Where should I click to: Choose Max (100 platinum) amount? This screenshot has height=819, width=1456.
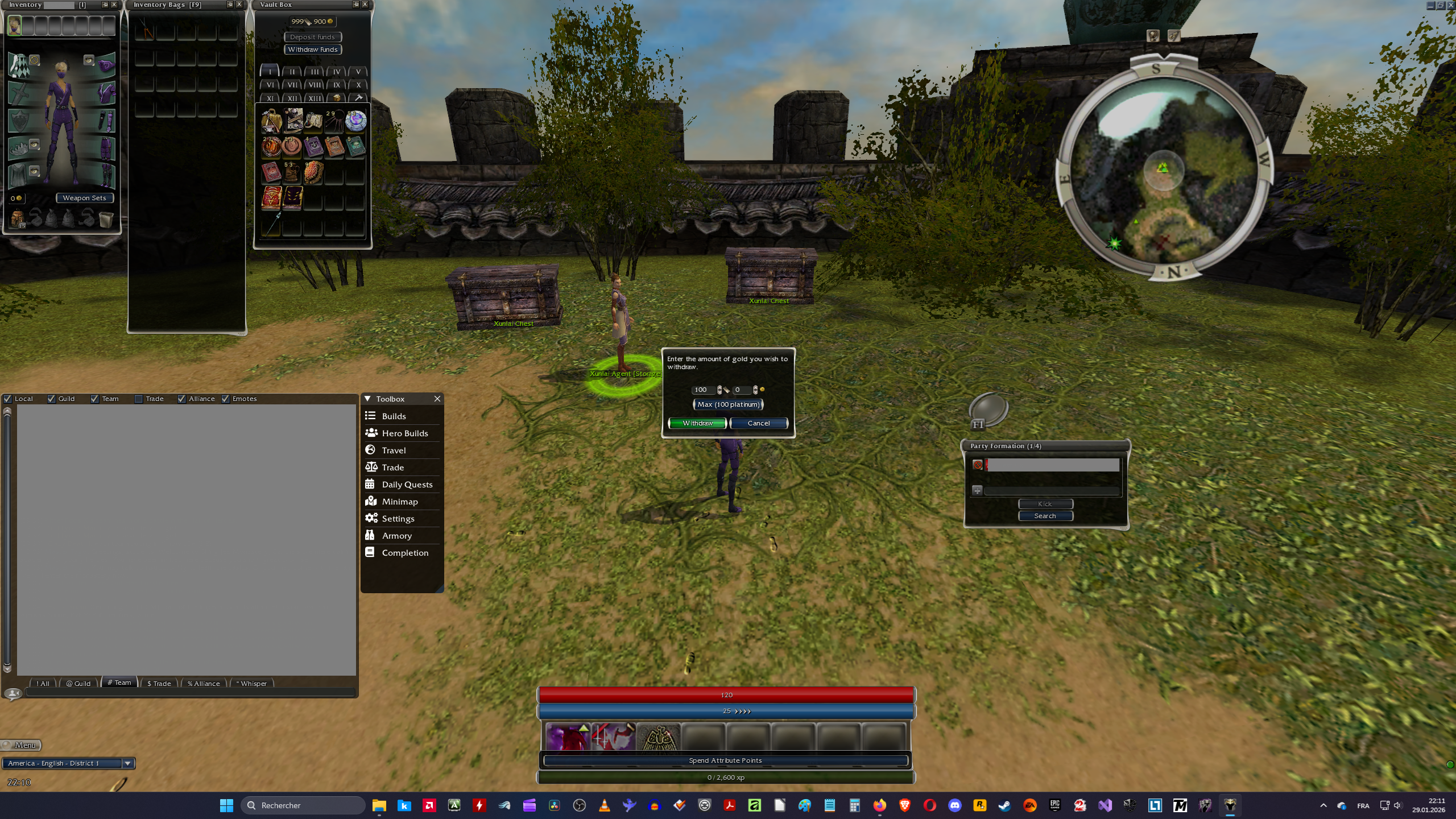[x=728, y=404]
